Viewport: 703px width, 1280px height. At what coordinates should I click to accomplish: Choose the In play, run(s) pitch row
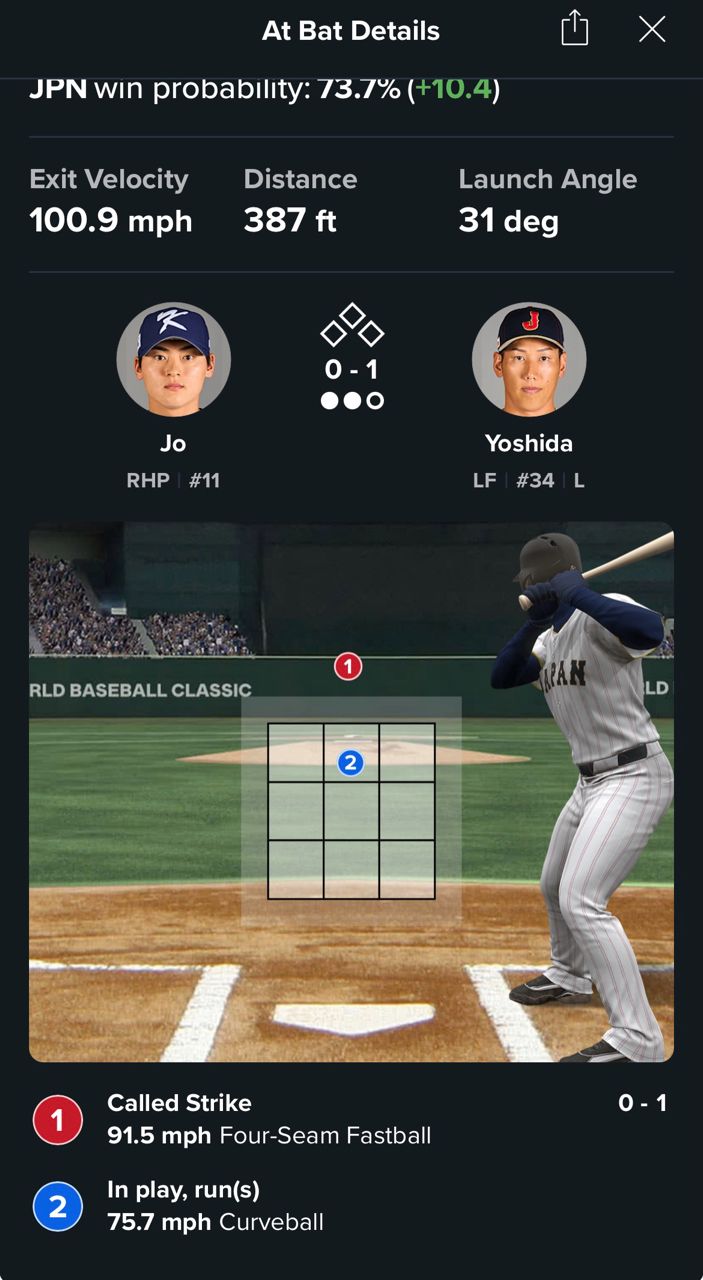[x=350, y=1206]
